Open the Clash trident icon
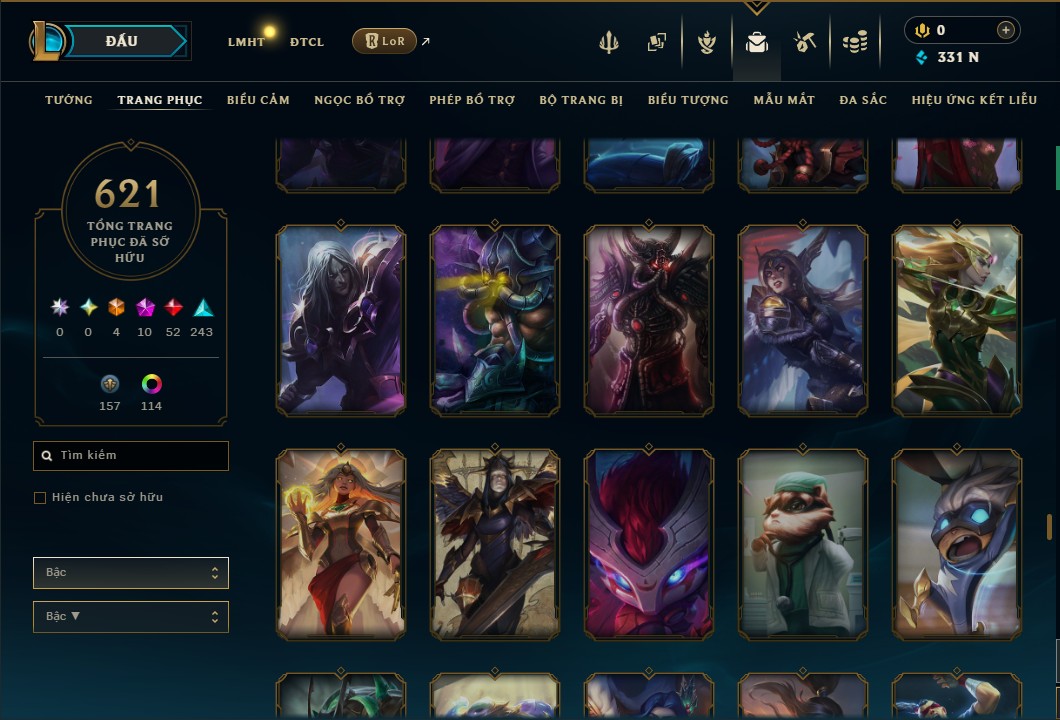This screenshot has height=720, width=1060. pyautogui.click(x=609, y=42)
